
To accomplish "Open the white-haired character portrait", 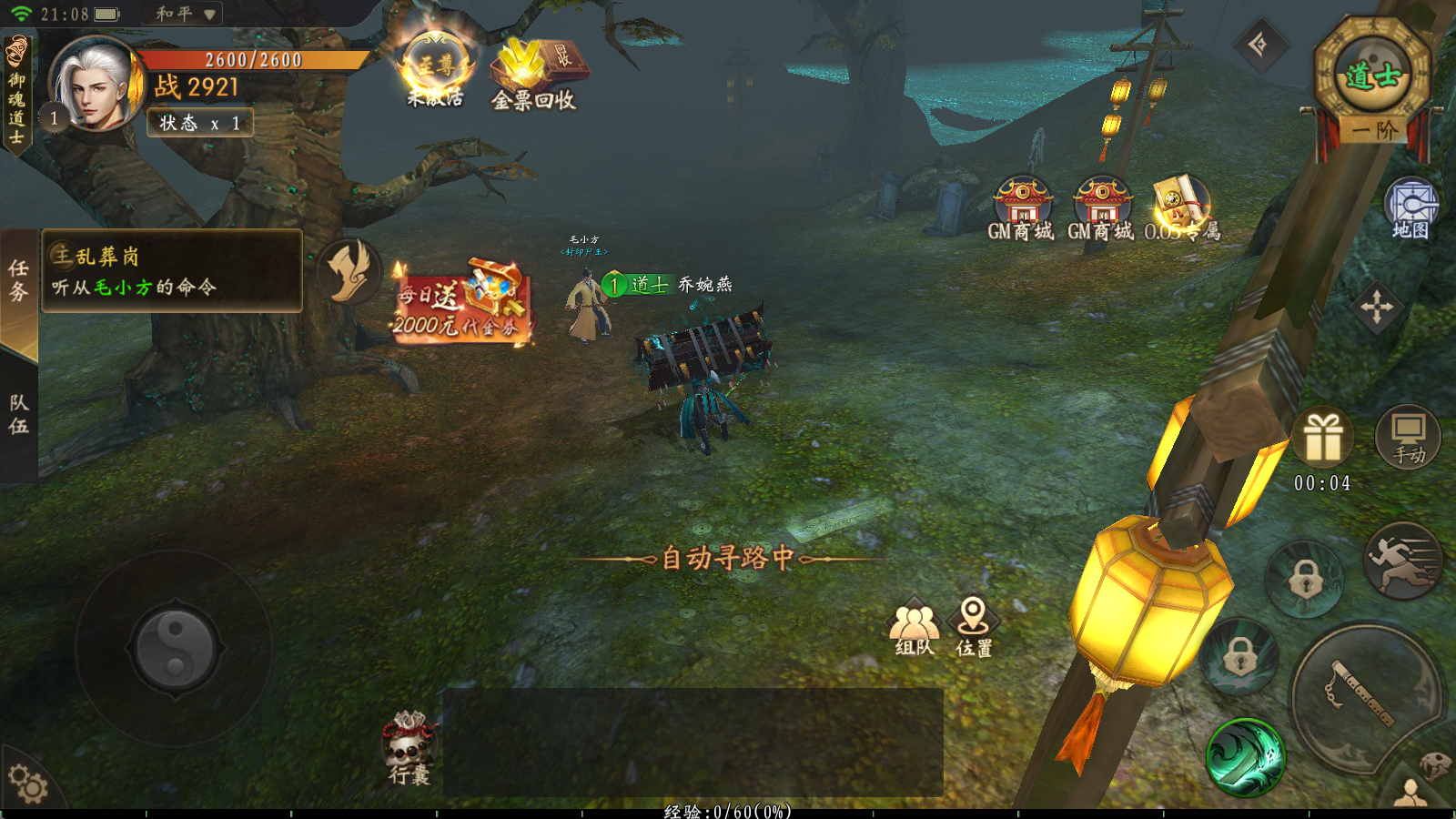I will point(95,85).
